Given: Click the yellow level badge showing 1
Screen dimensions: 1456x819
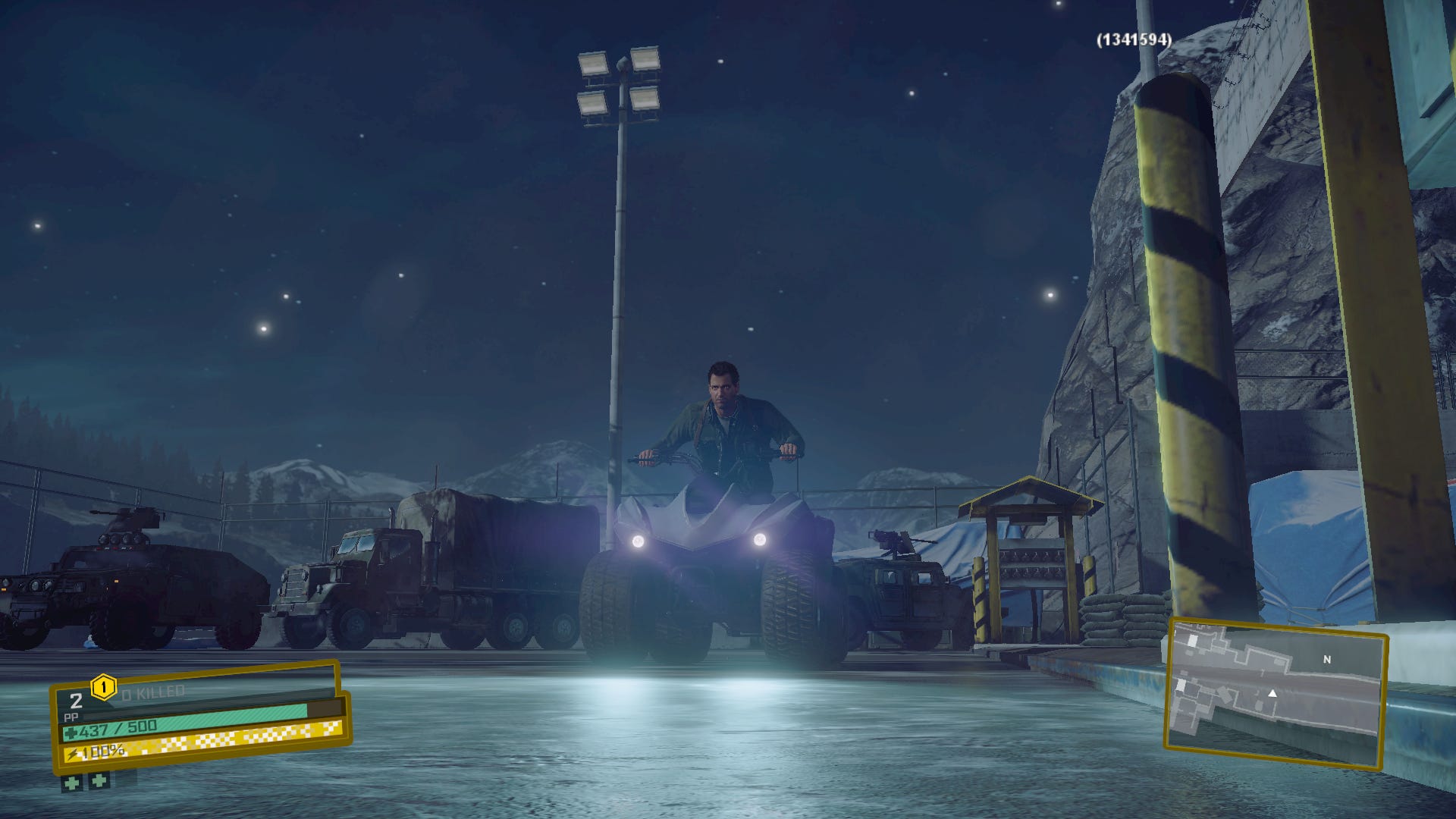Looking at the screenshot, I should (104, 687).
